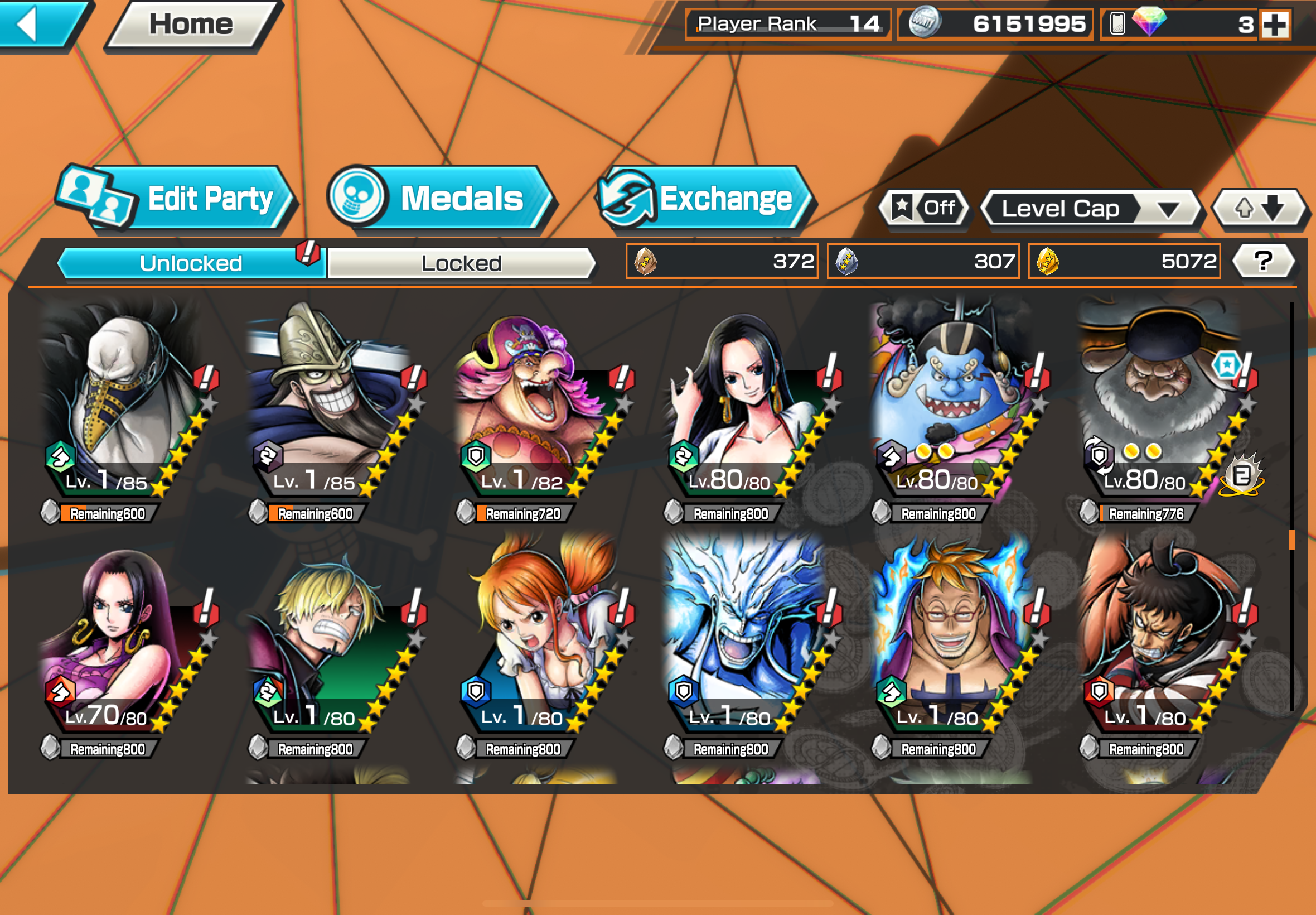Screen dimensions: 1316x915
Task: Go back with the arrow button
Action: [x=35, y=24]
